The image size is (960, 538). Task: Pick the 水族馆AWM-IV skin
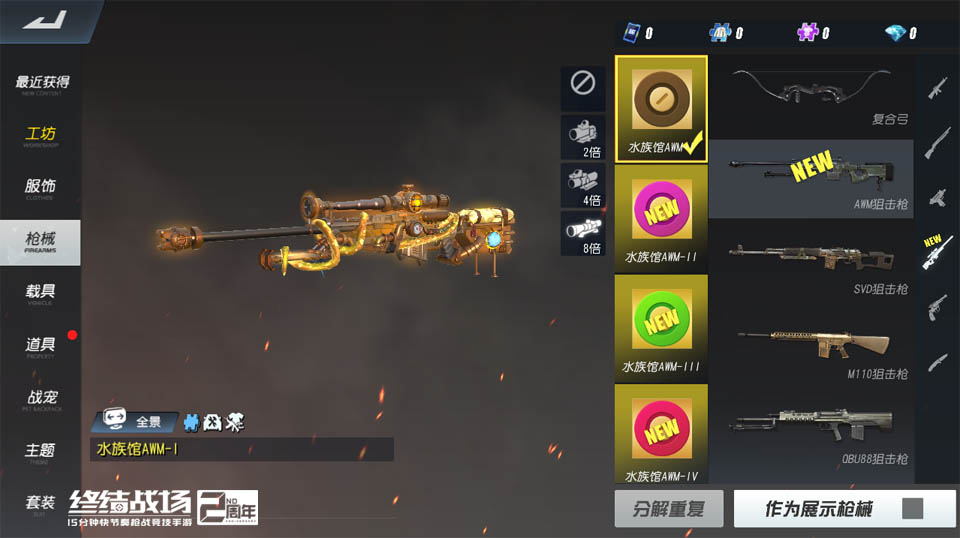point(661,437)
